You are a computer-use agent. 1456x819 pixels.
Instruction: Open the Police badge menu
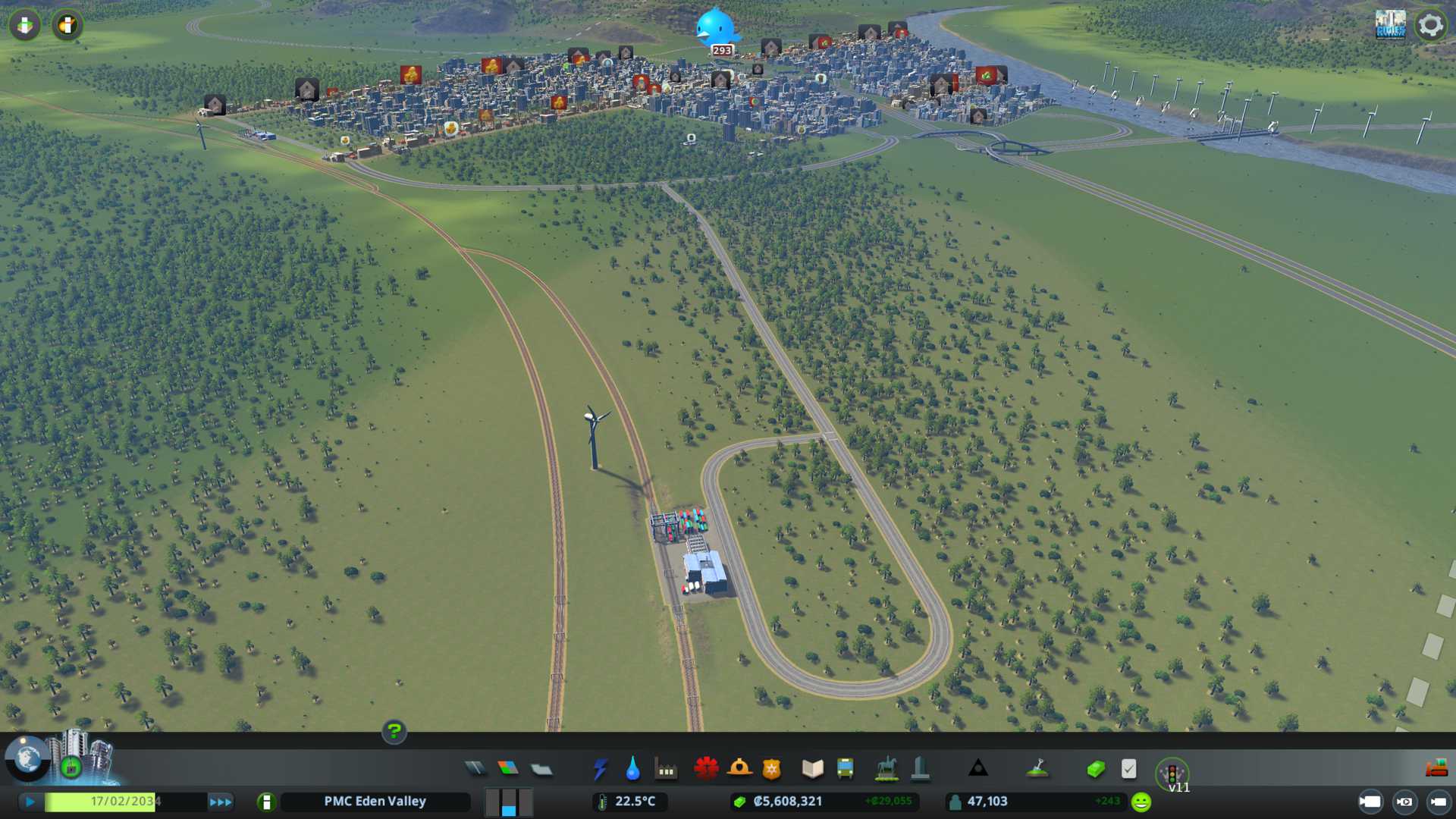click(x=772, y=769)
